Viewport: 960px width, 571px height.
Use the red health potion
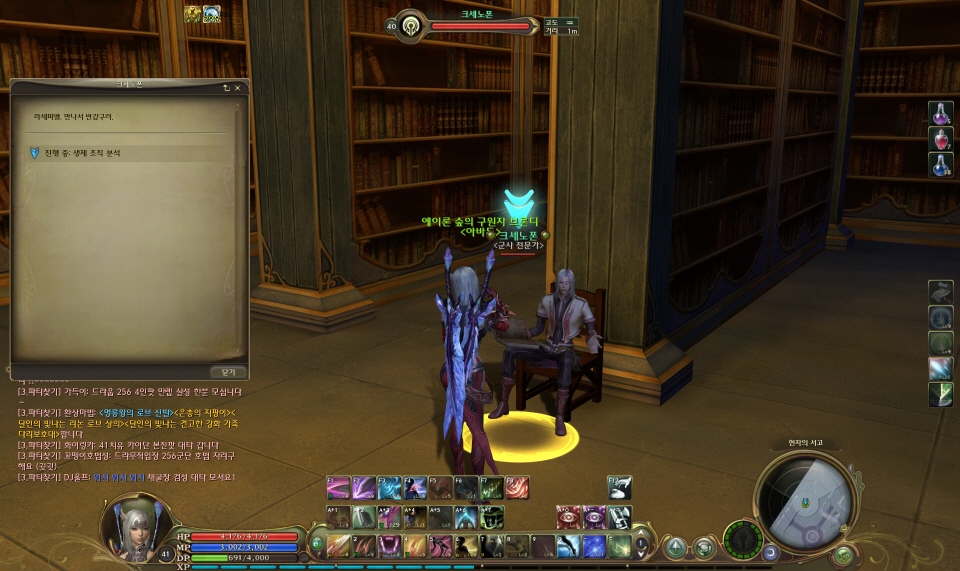click(940, 139)
